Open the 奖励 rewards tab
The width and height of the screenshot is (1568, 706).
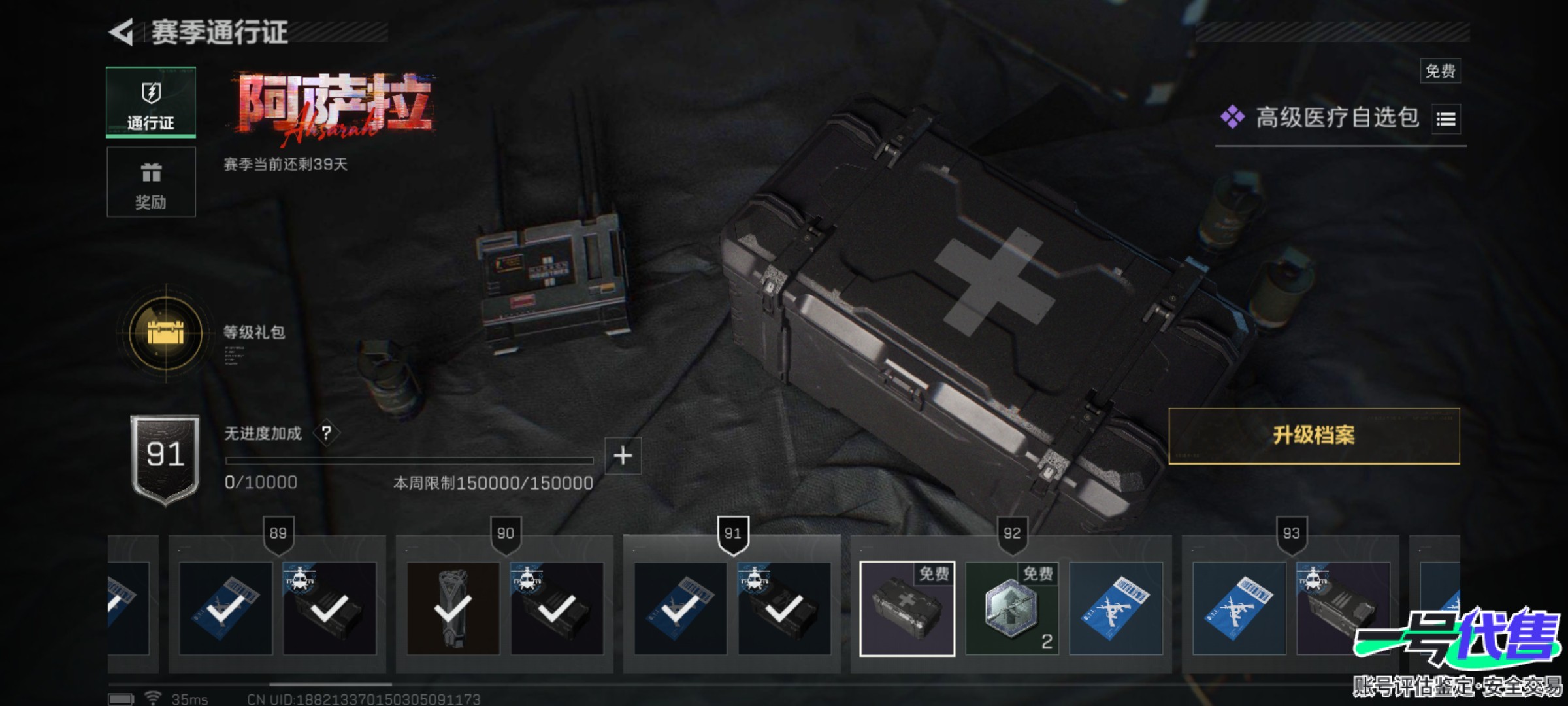pos(151,182)
